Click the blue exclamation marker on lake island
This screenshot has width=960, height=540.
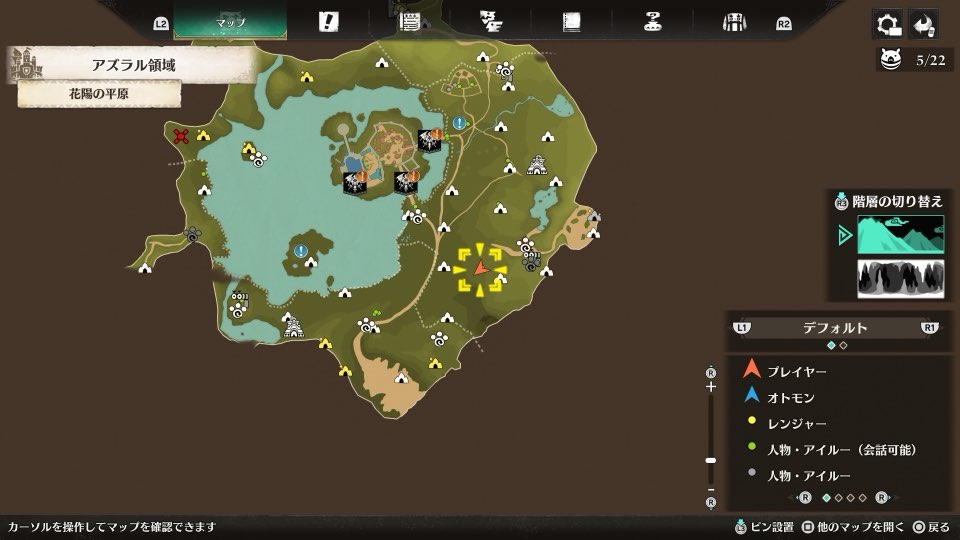click(301, 251)
